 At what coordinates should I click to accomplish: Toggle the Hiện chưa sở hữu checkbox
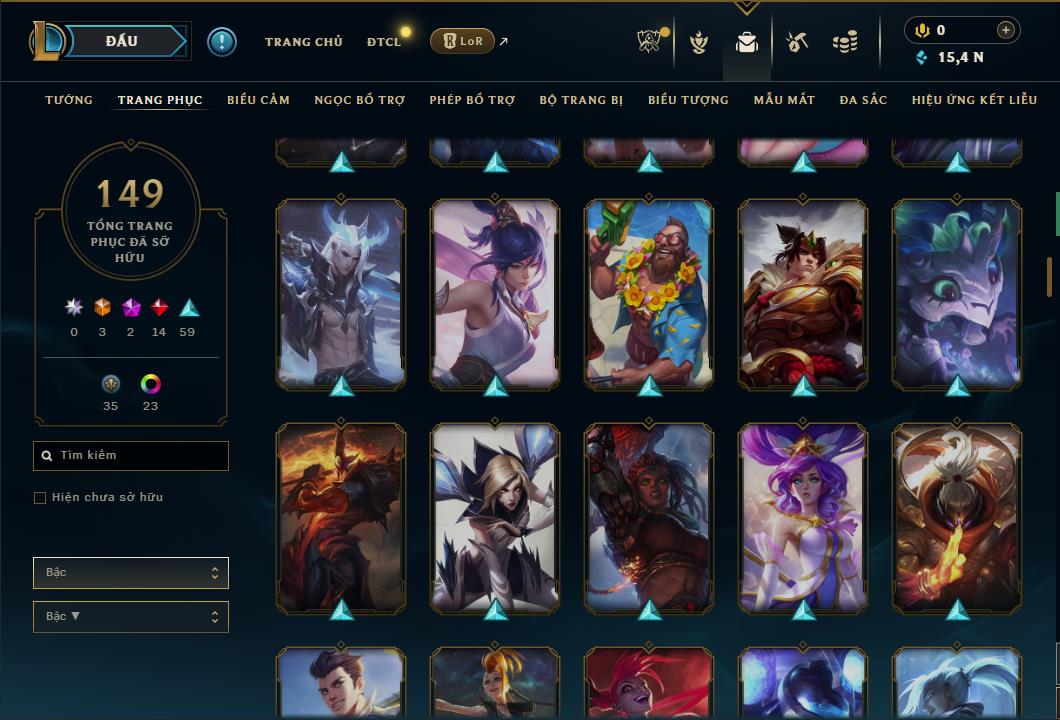(40, 498)
